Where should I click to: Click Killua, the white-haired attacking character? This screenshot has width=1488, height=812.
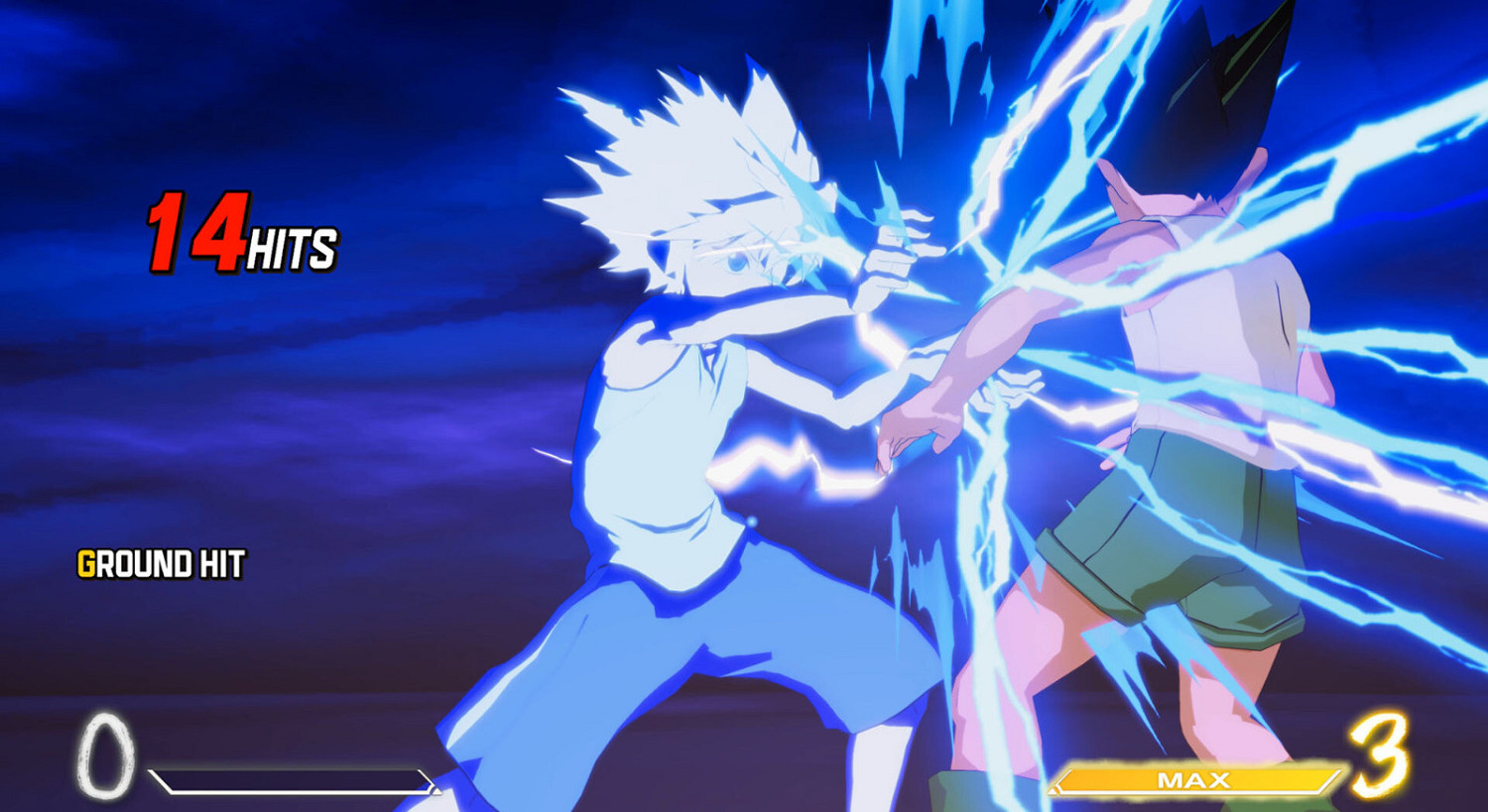(694, 397)
